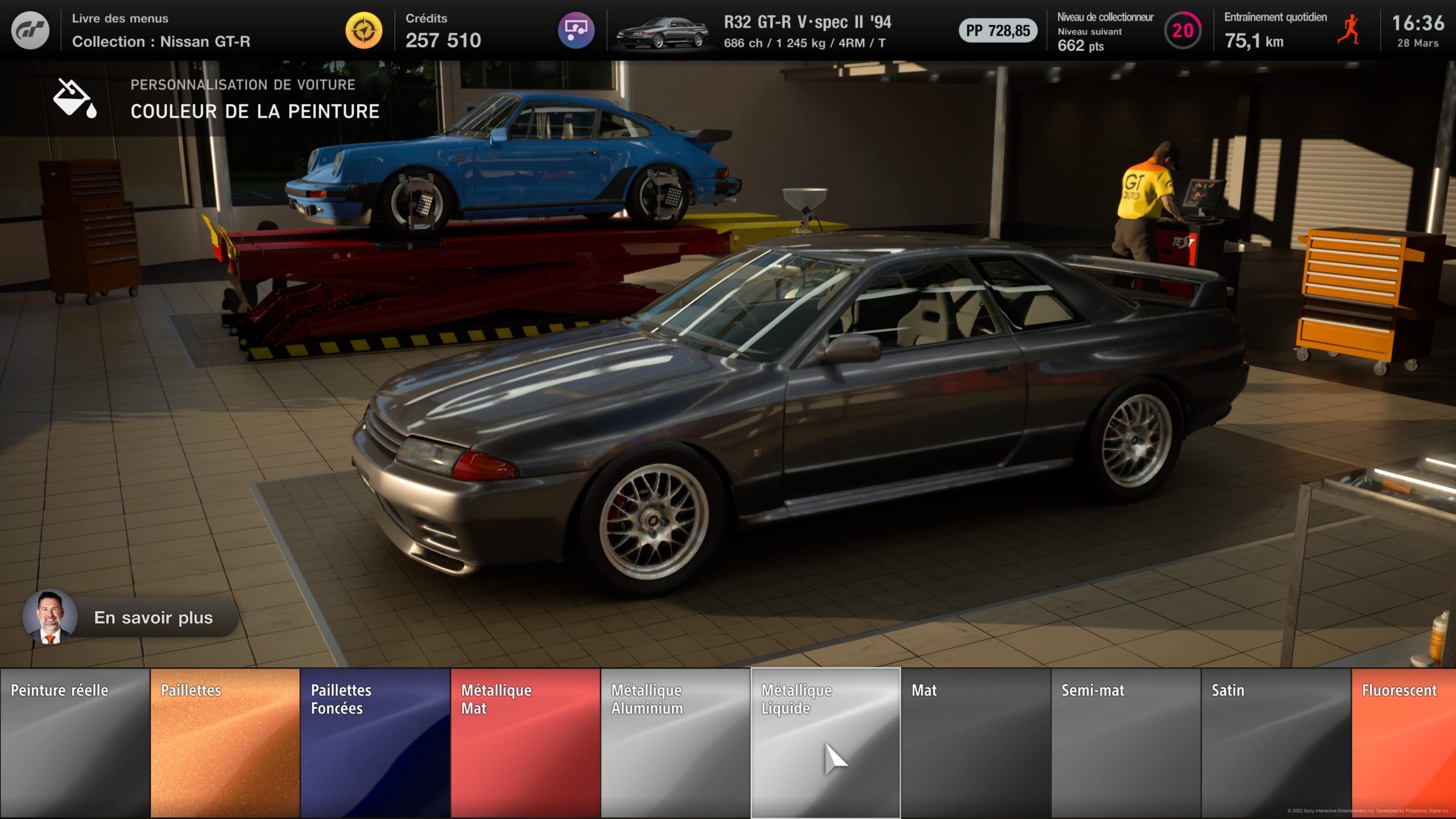This screenshot has width=1456, height=819.
Task: Show the daily workout runner icon
Action: tap(1349, 30)
